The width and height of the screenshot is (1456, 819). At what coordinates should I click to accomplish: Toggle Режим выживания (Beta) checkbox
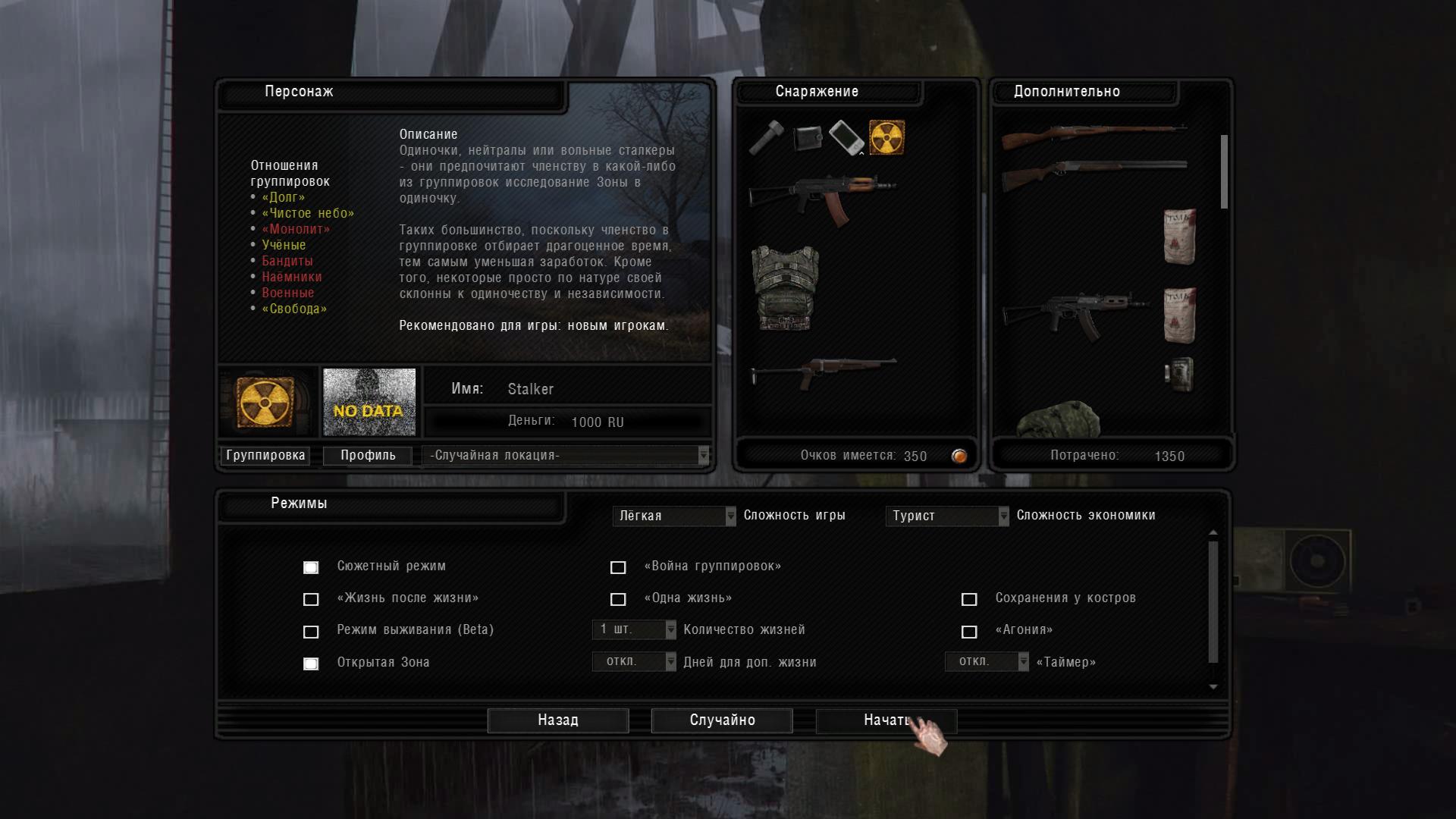[311, 631]
